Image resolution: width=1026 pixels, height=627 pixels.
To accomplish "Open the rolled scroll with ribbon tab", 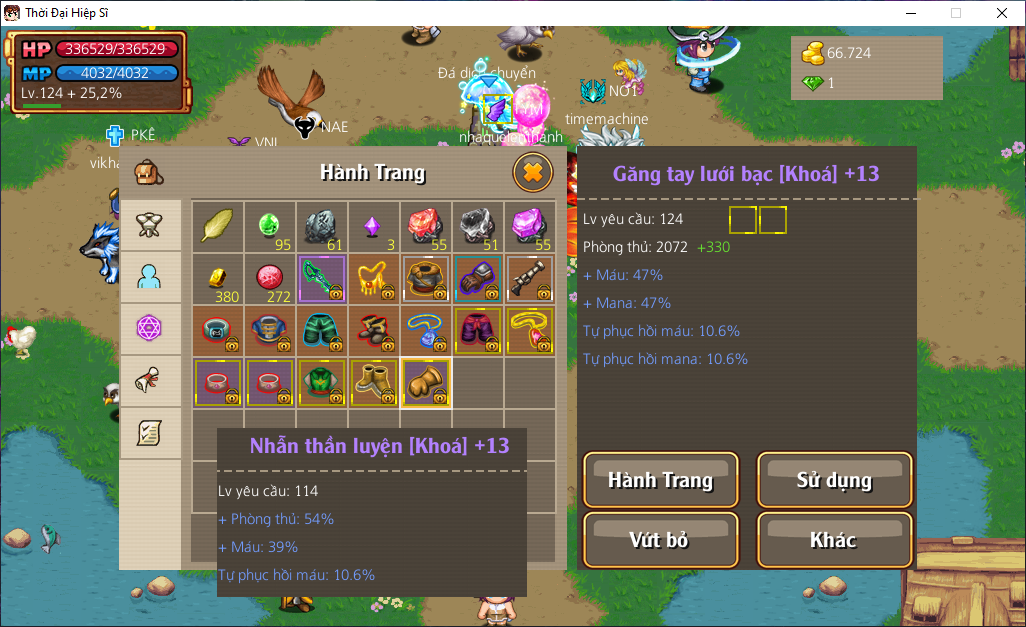I will [x=150, y=381].
